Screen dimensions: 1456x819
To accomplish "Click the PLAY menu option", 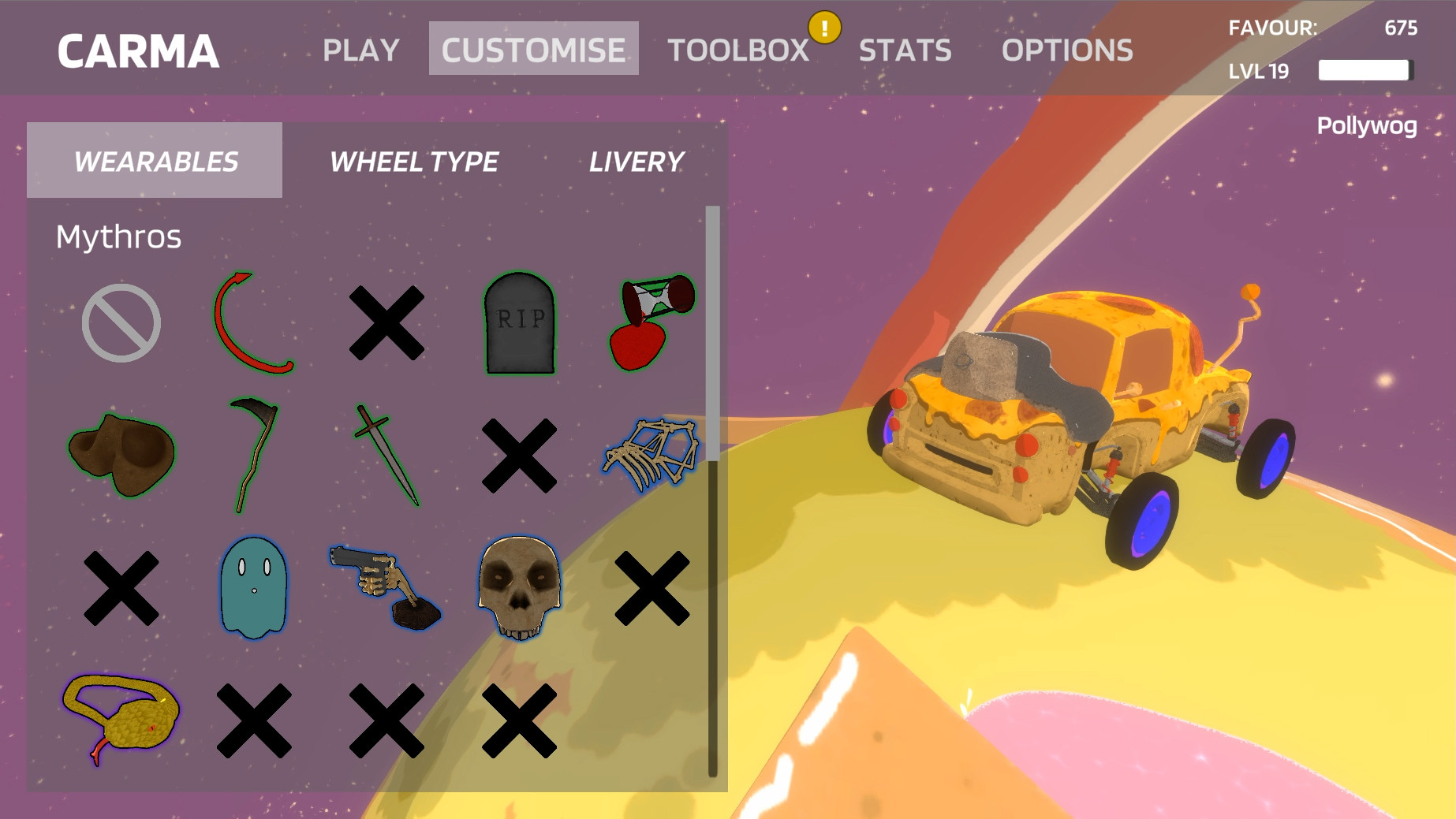I will (361, 50).
